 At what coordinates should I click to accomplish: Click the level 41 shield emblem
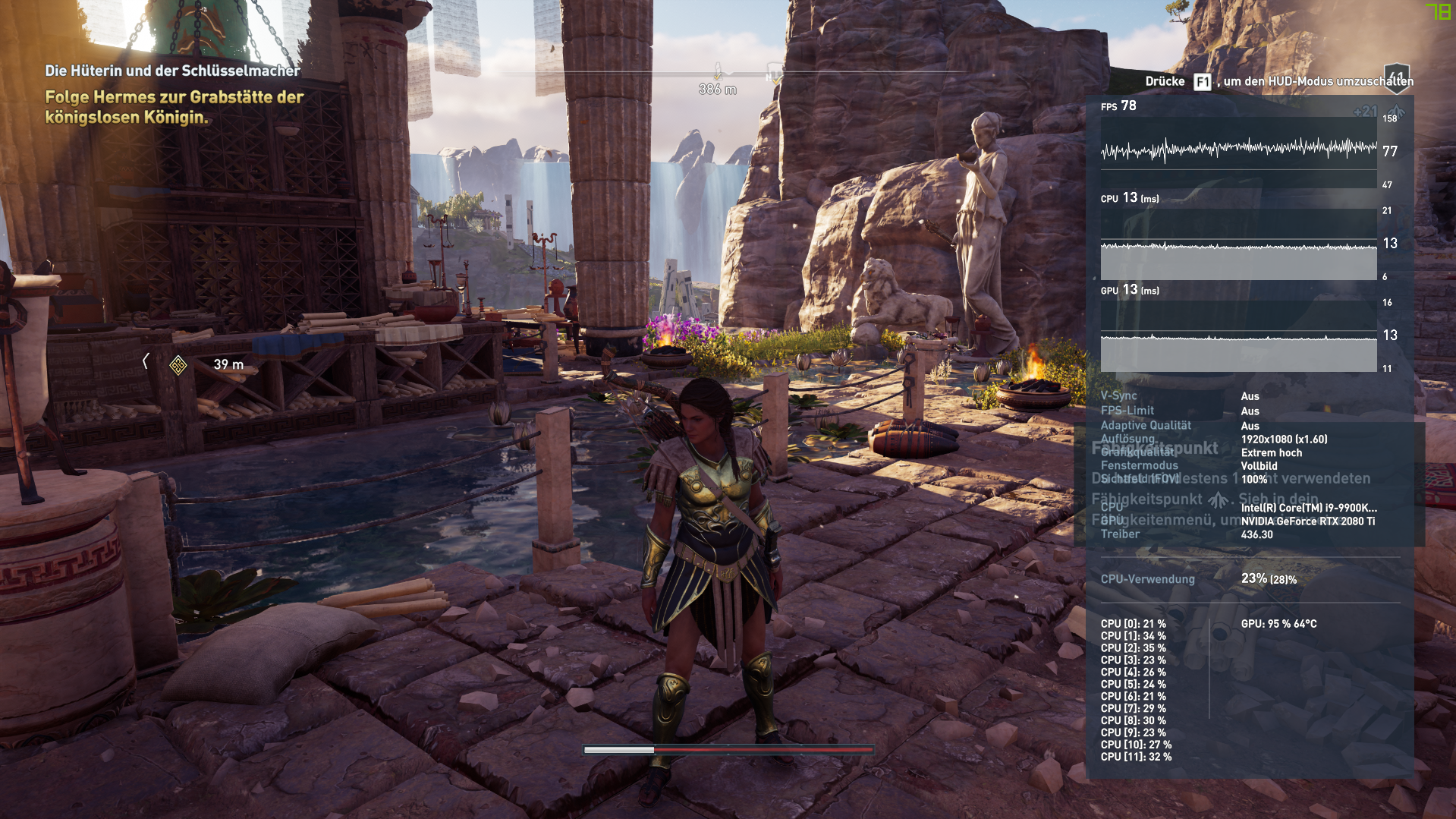tap(1397, 77)
